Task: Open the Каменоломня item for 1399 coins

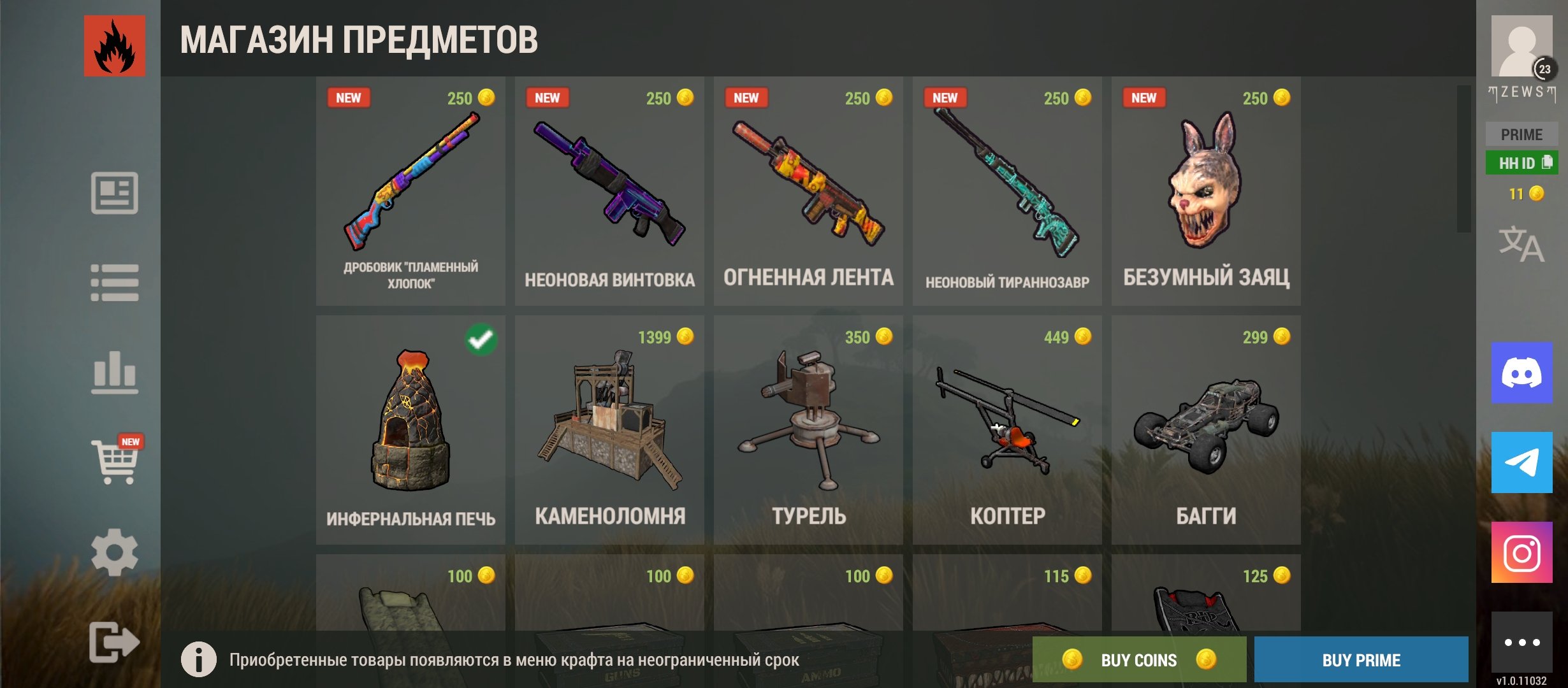Action: (x=609, y=430)
